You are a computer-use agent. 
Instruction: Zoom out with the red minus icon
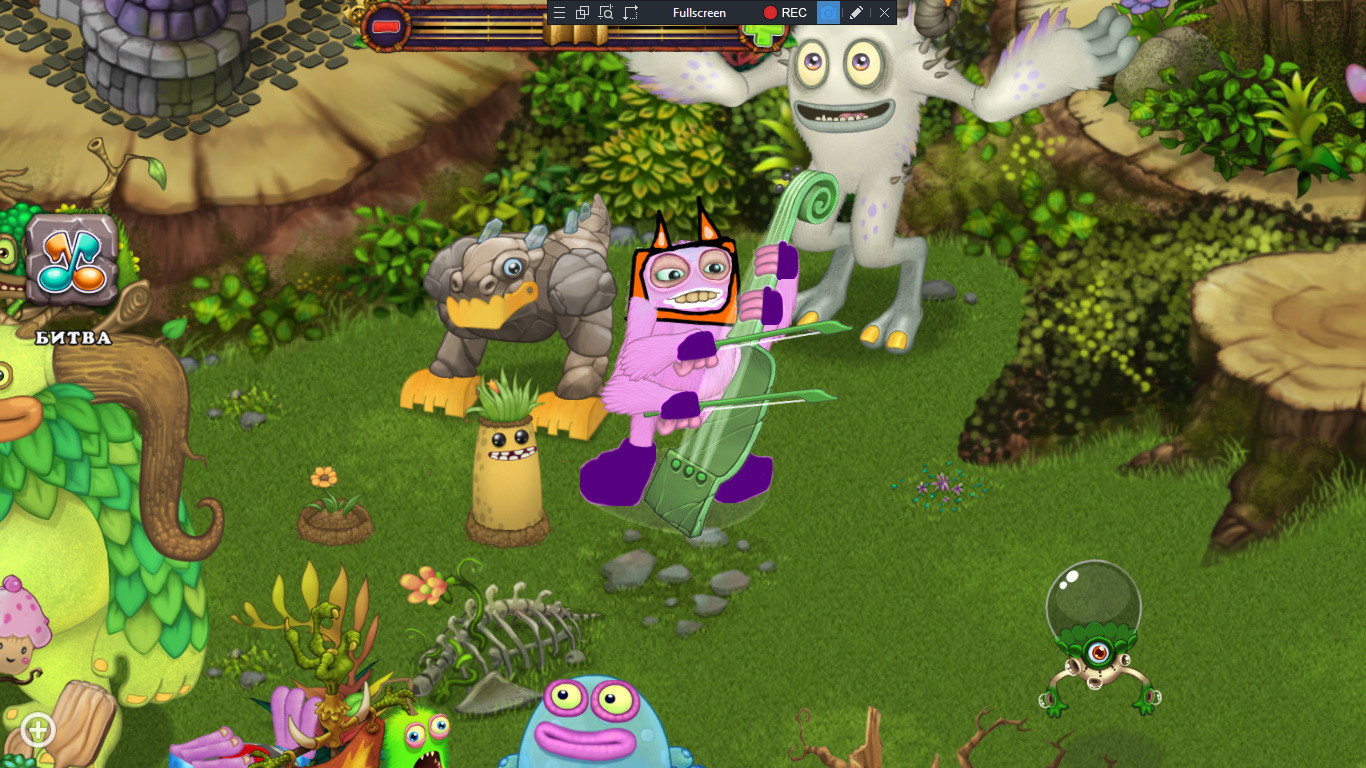(388, 27)
